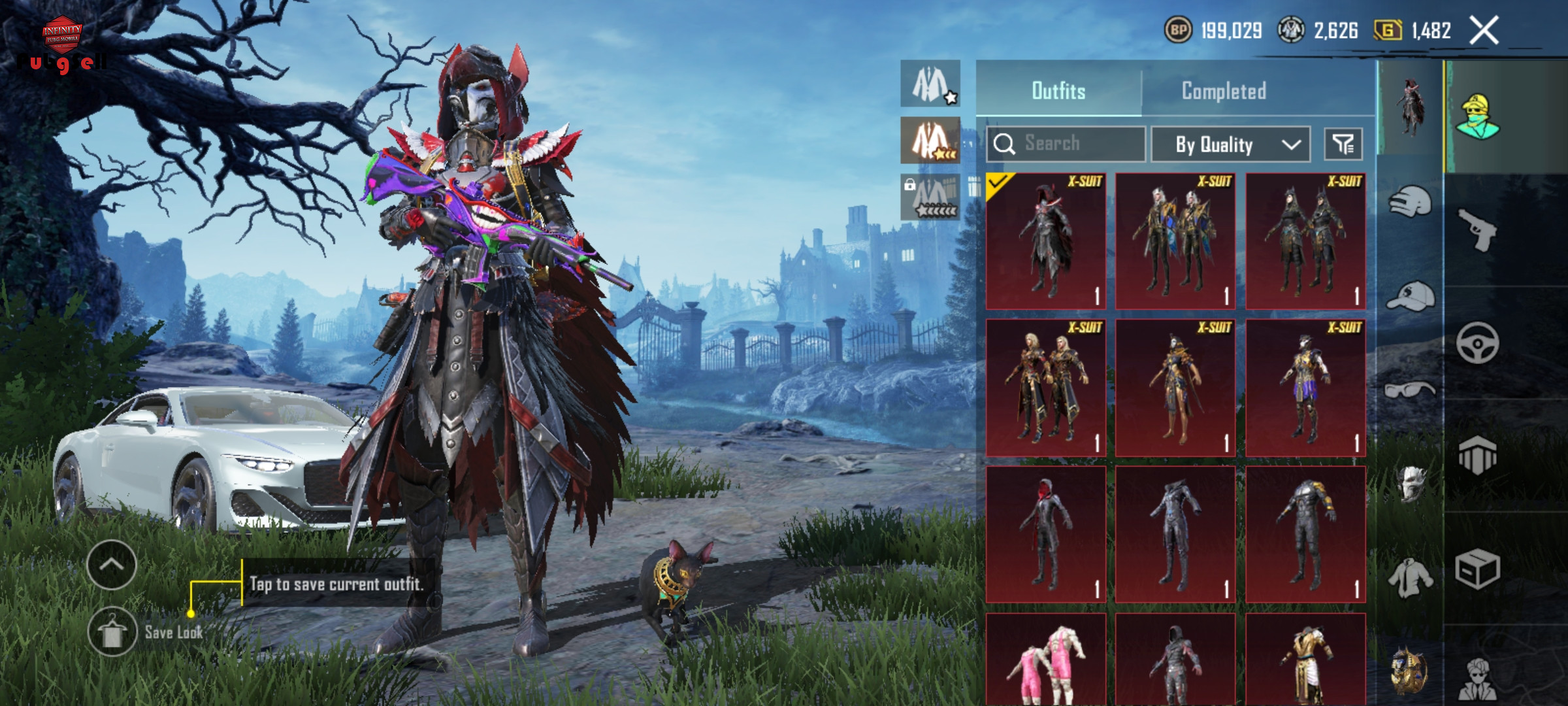Tap the Save Look hanger button
This screenshot has width=1568, height=706.
(x=112, y=631)
